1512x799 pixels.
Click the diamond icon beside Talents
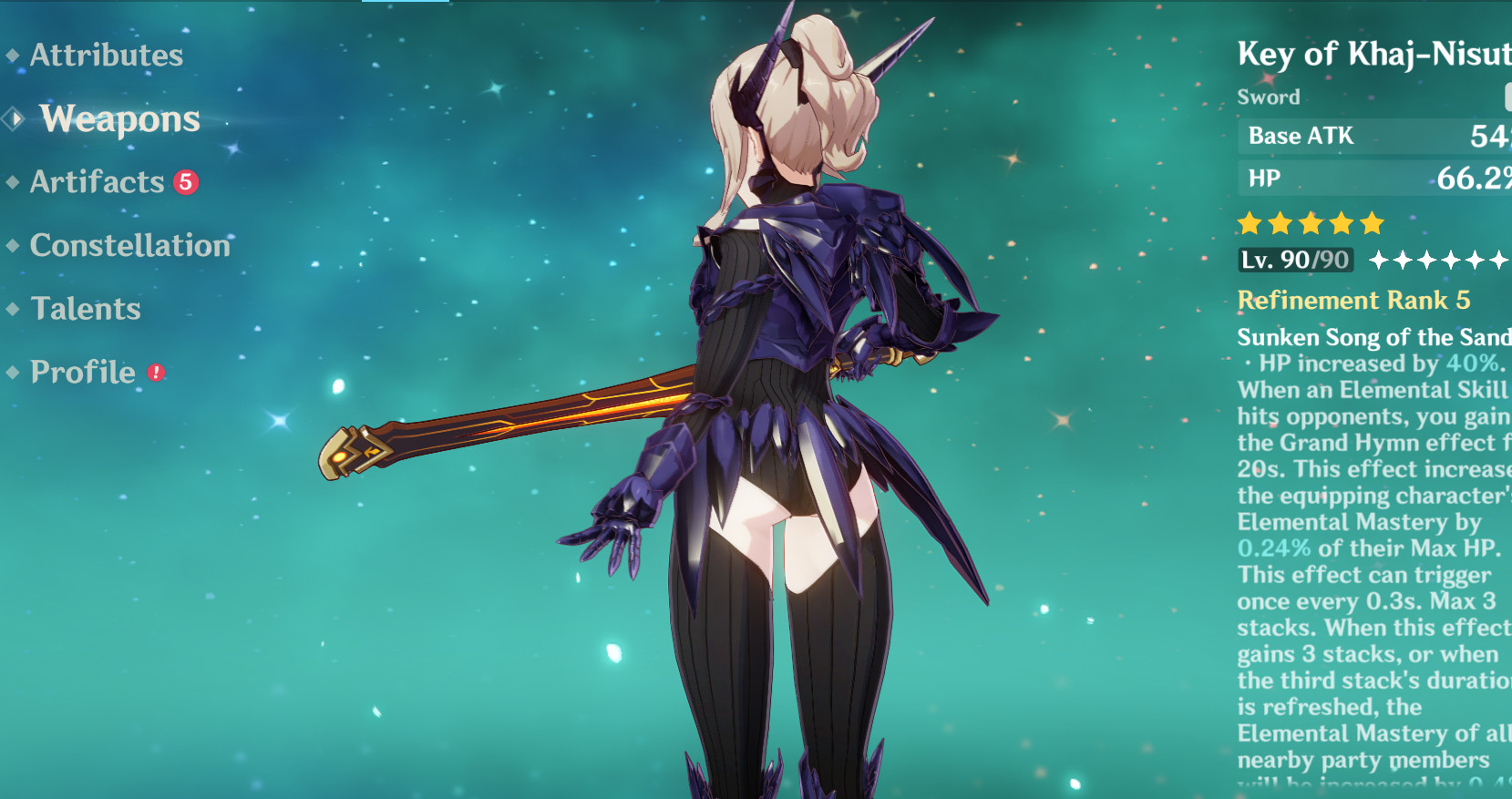13,310
